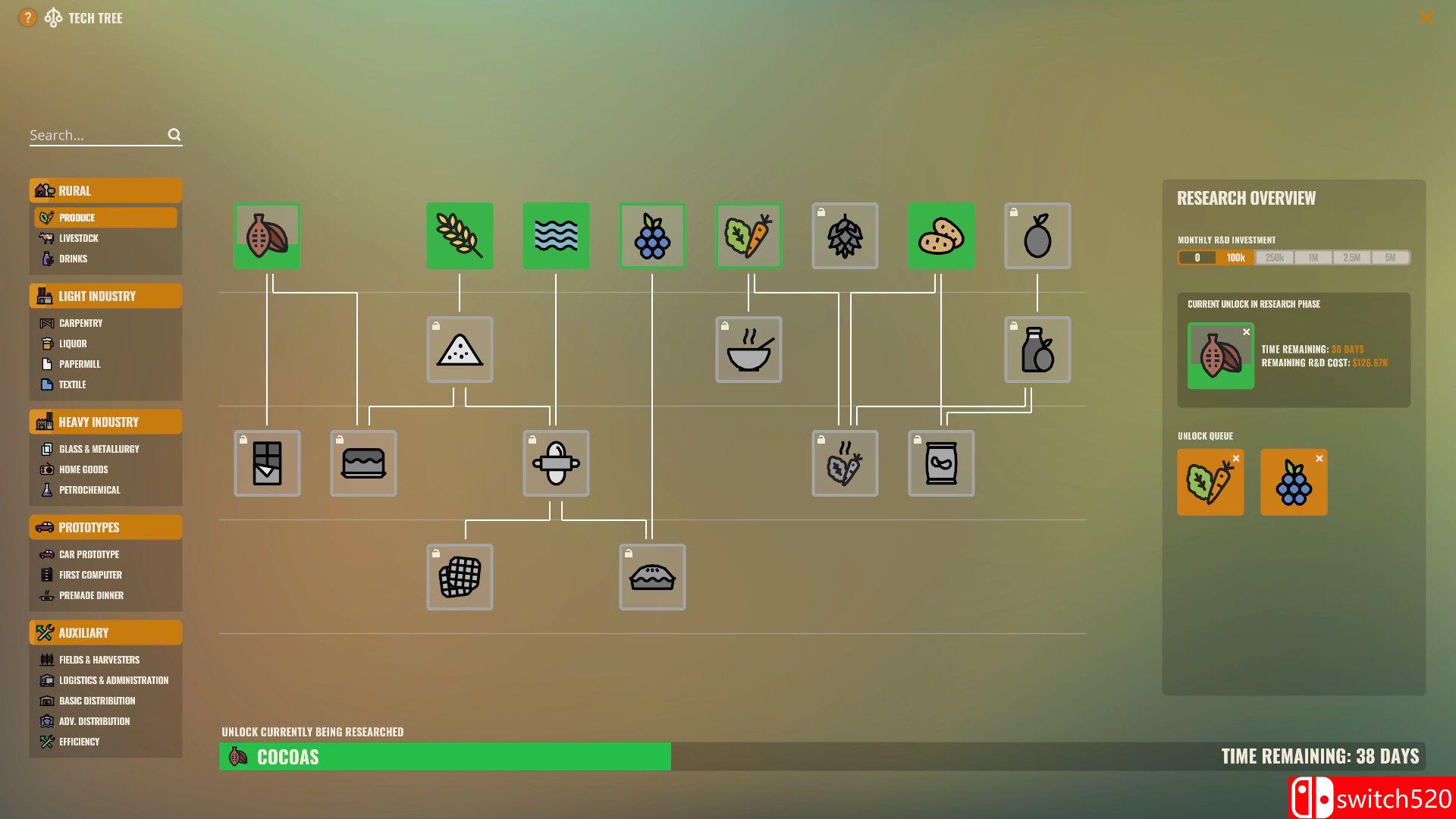The image size is (1456, 819).
Task: Choose the locked chocolate bar tech node
Action: (x=267, y=463)
